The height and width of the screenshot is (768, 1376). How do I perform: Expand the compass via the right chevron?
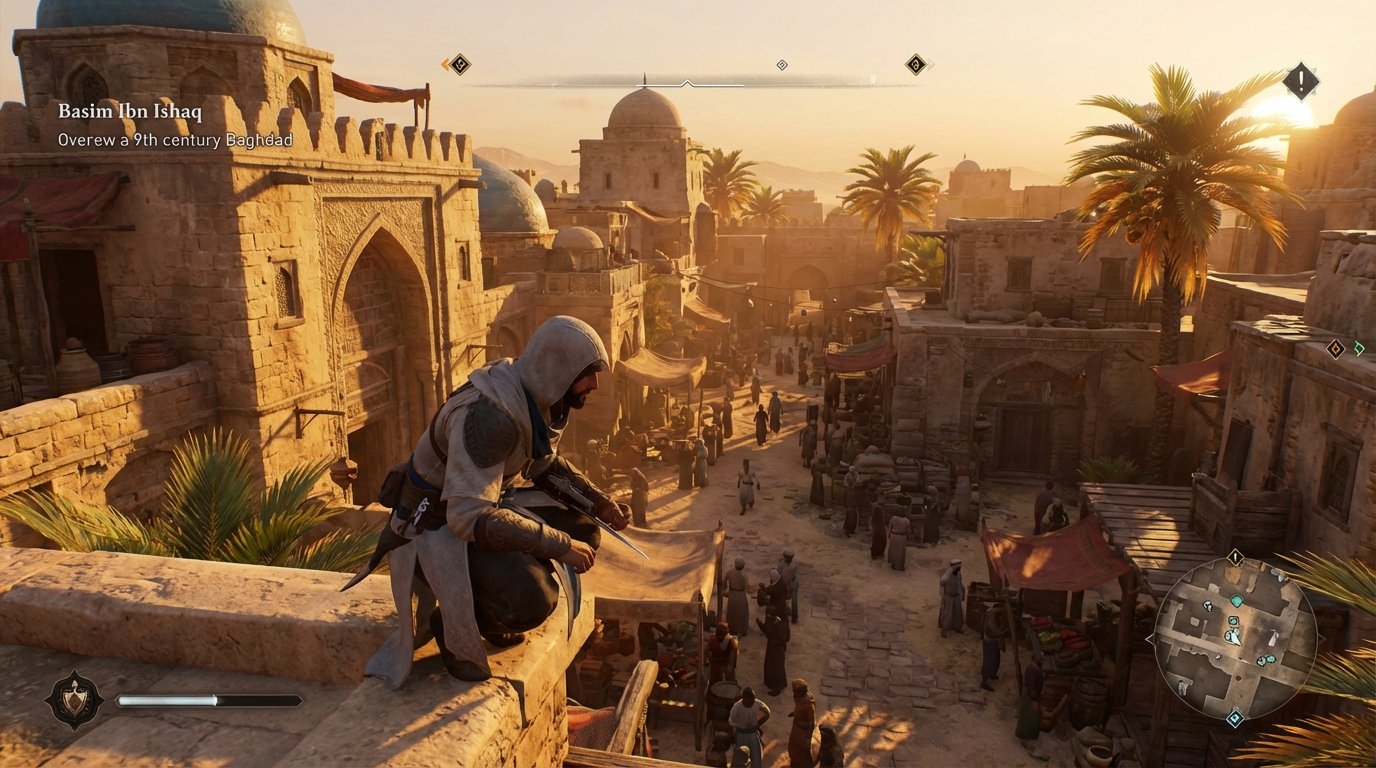click(x=931, y=64)
